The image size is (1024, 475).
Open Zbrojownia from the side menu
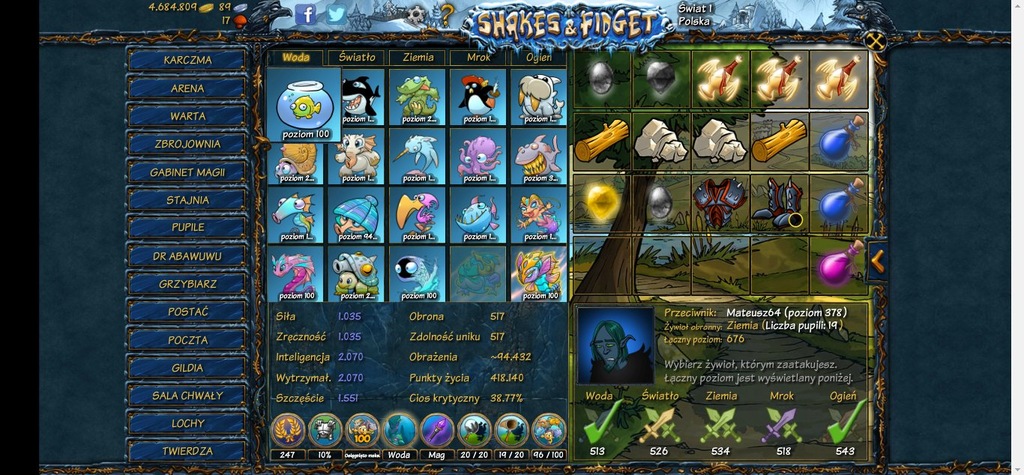tap(187, 144)
